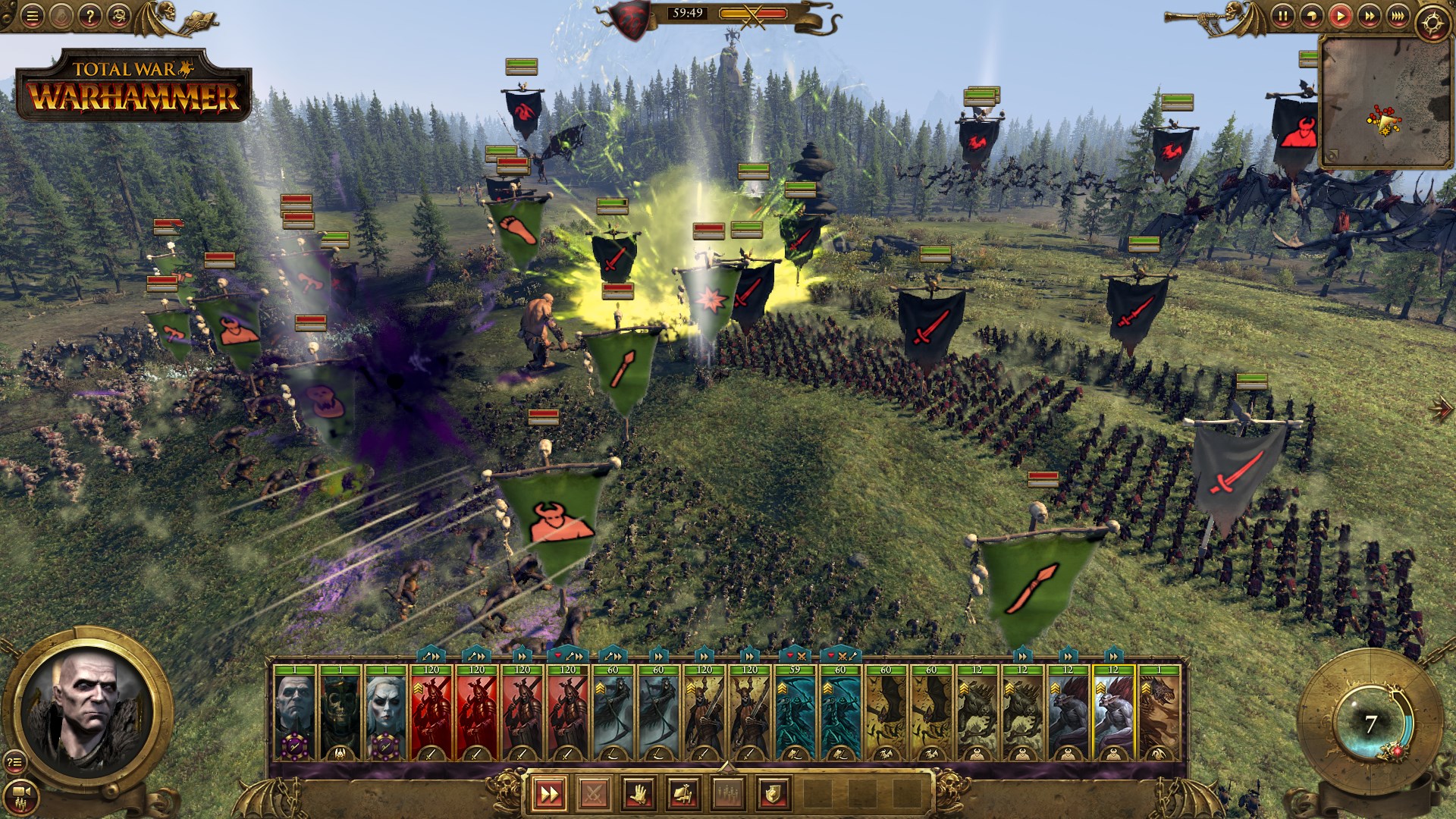This screenshot has width=1456, height=819.
Task: Switch to fastest four-arrow speed
Action: tap(1398, 16)
